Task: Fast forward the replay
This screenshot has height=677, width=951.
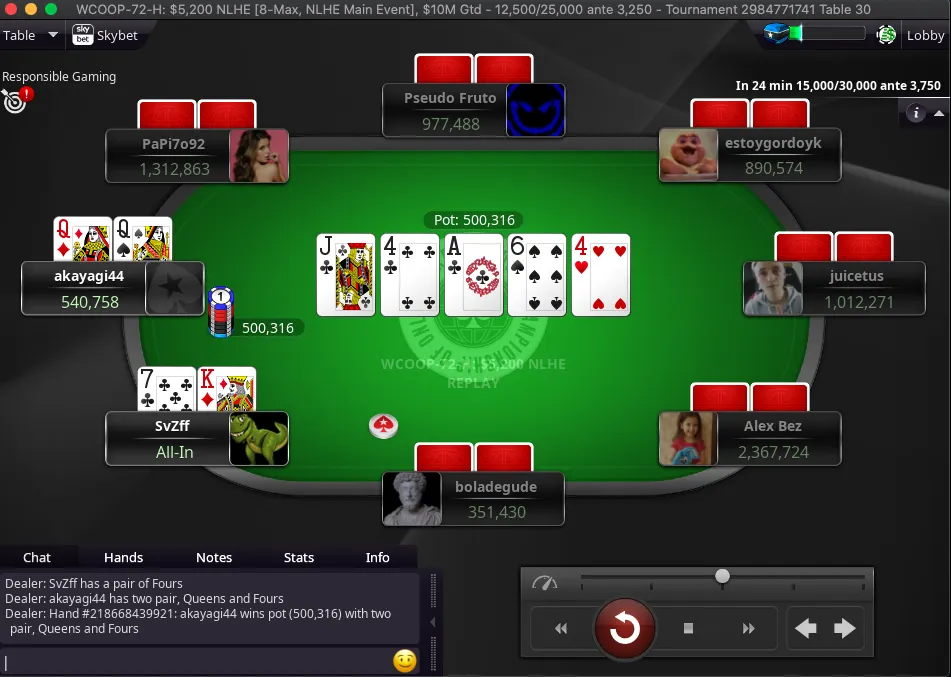Action: point(748,629)
